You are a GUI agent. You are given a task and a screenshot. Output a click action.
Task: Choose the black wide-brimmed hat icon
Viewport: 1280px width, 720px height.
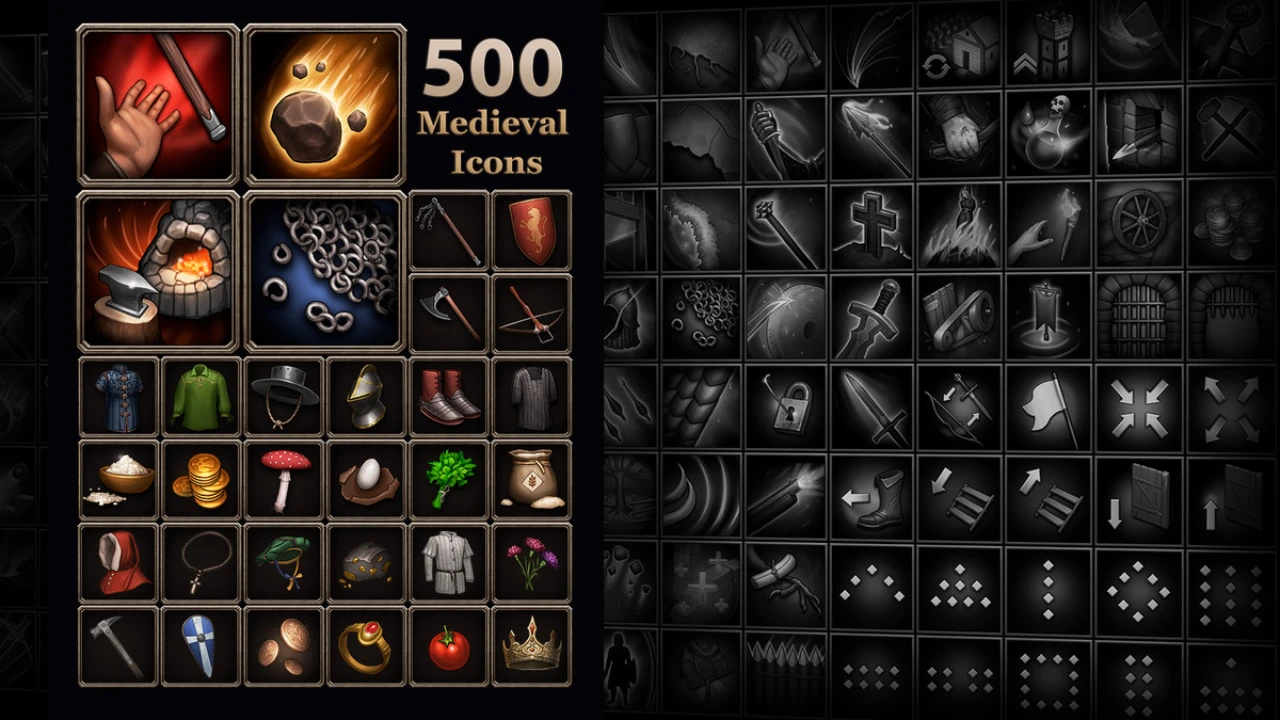tap(284, 397)
